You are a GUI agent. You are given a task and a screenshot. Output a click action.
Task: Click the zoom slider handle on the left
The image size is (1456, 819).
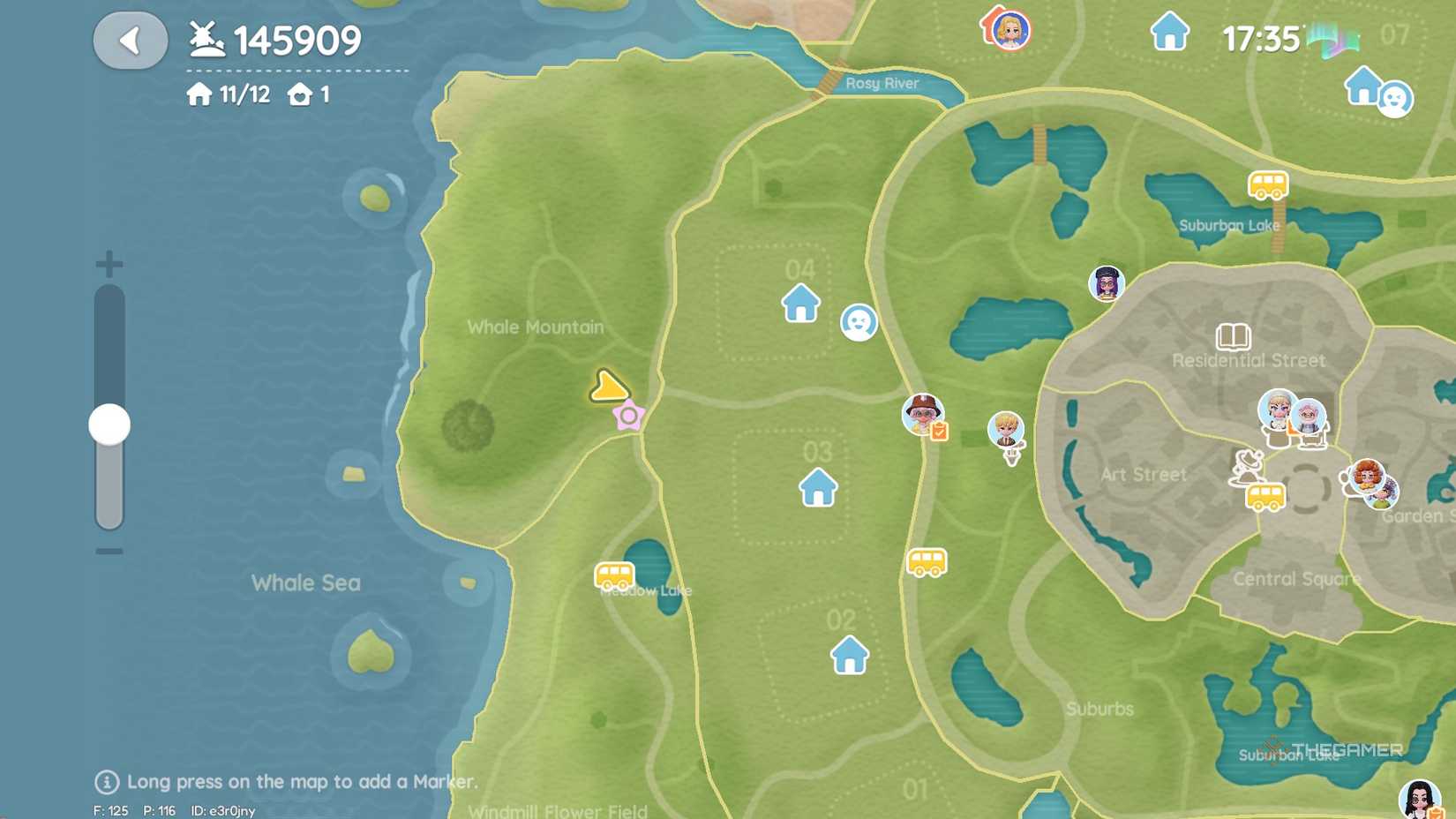pyautogui.click(x=109, y=423)
